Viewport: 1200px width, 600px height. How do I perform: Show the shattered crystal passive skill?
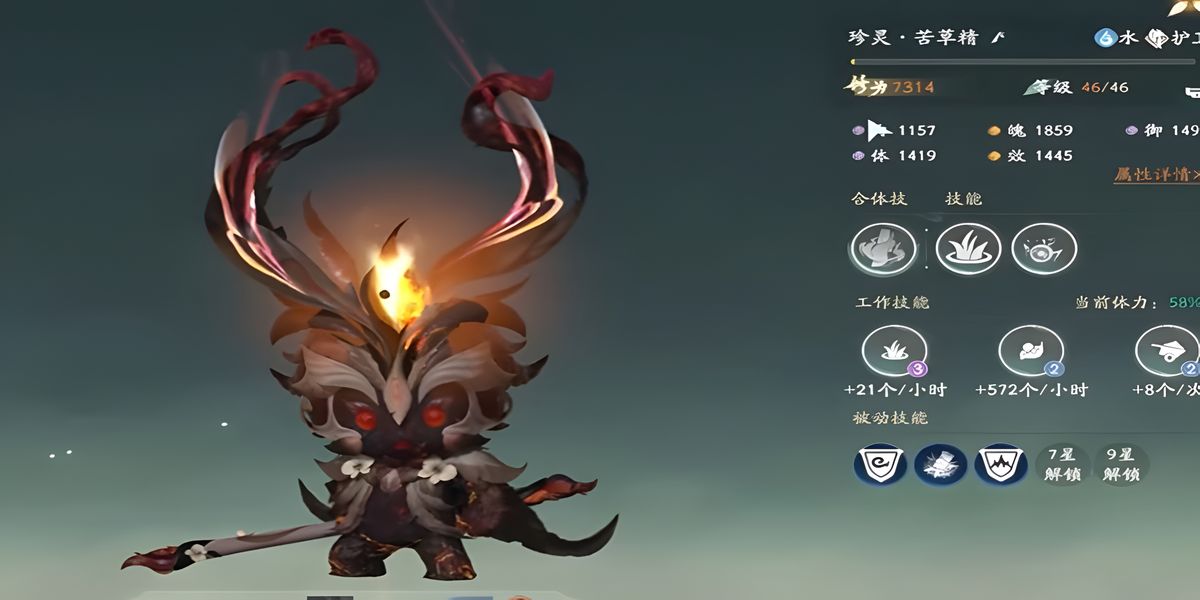(940, 465)
